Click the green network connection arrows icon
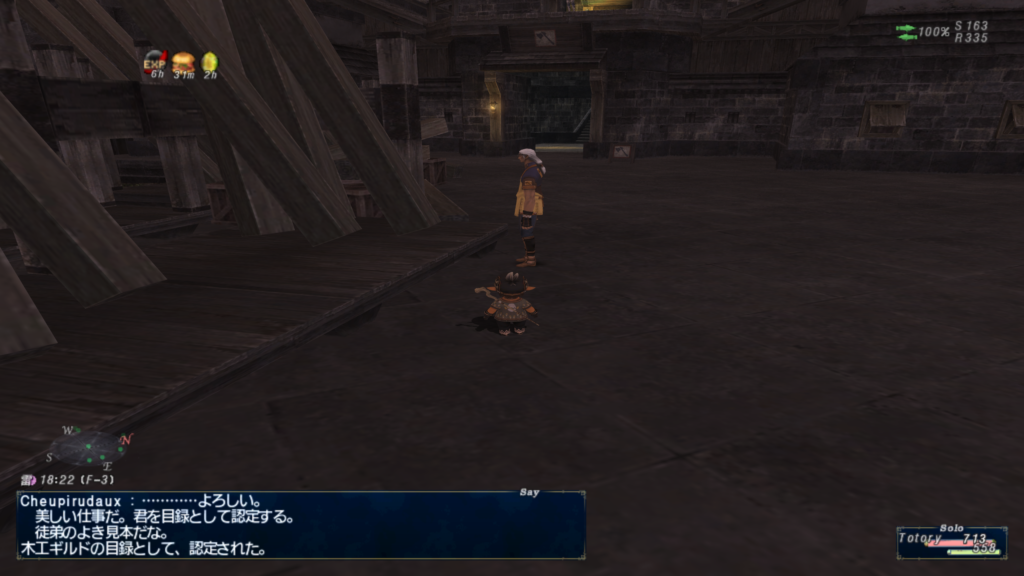Viewport: 1024px width, 576px height. pos(906,32)
